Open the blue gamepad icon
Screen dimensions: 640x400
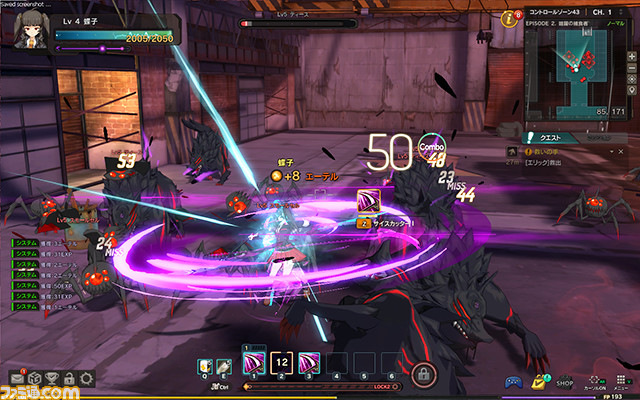(x=511, y=381)
